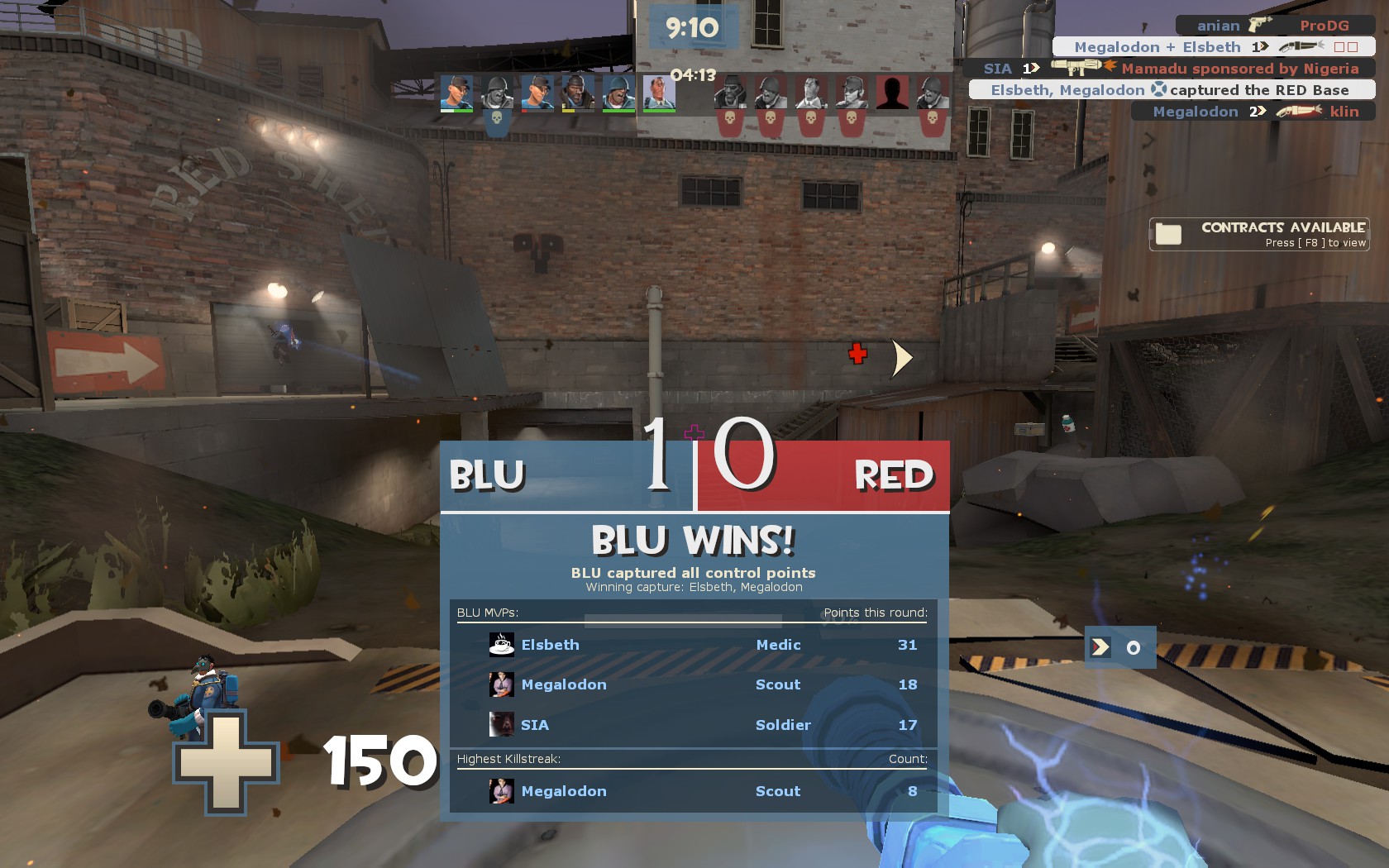
Task: Click the anian and ProDG kill notice
Action: (x=1273, y=26)
